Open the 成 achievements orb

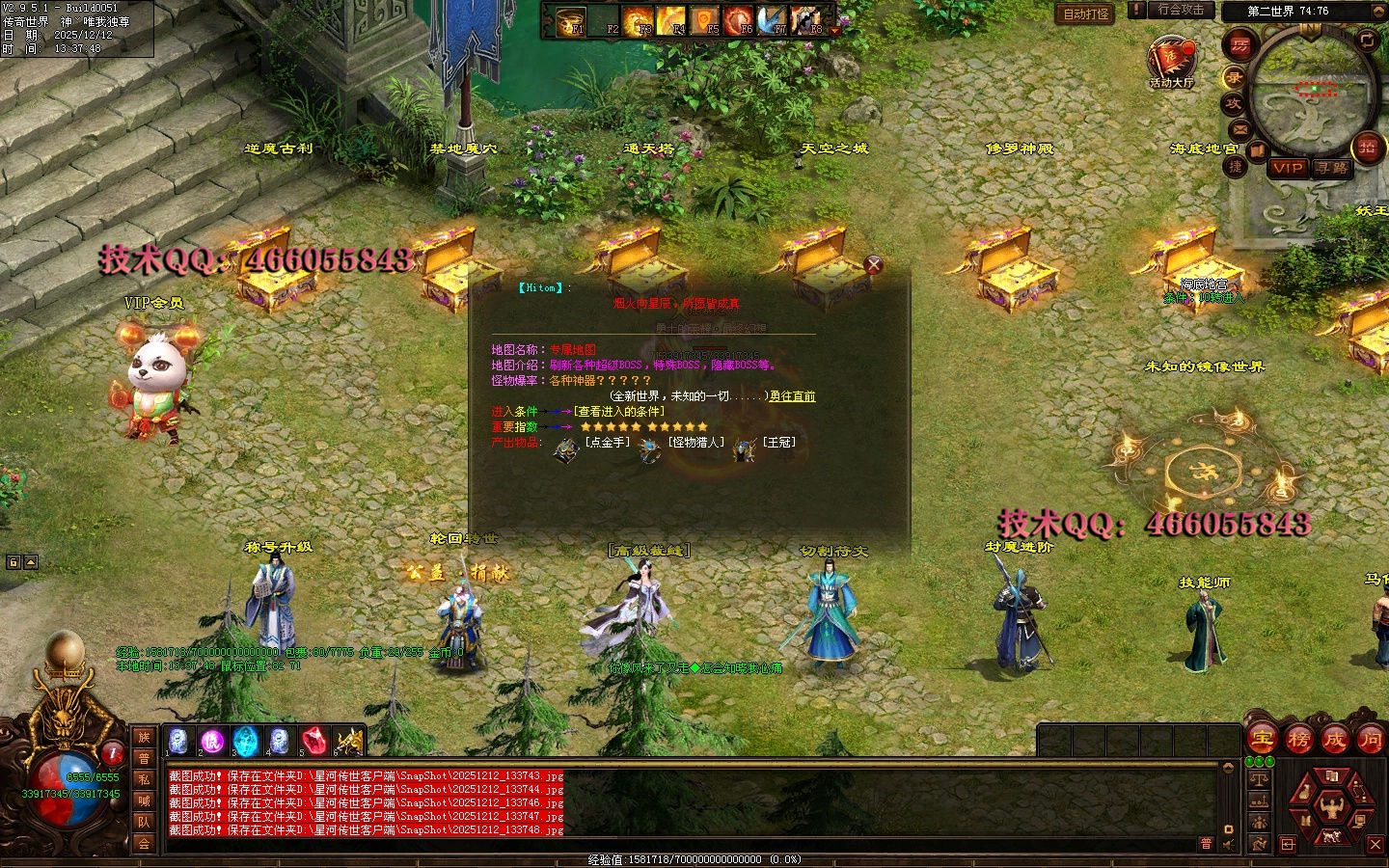1334,740
